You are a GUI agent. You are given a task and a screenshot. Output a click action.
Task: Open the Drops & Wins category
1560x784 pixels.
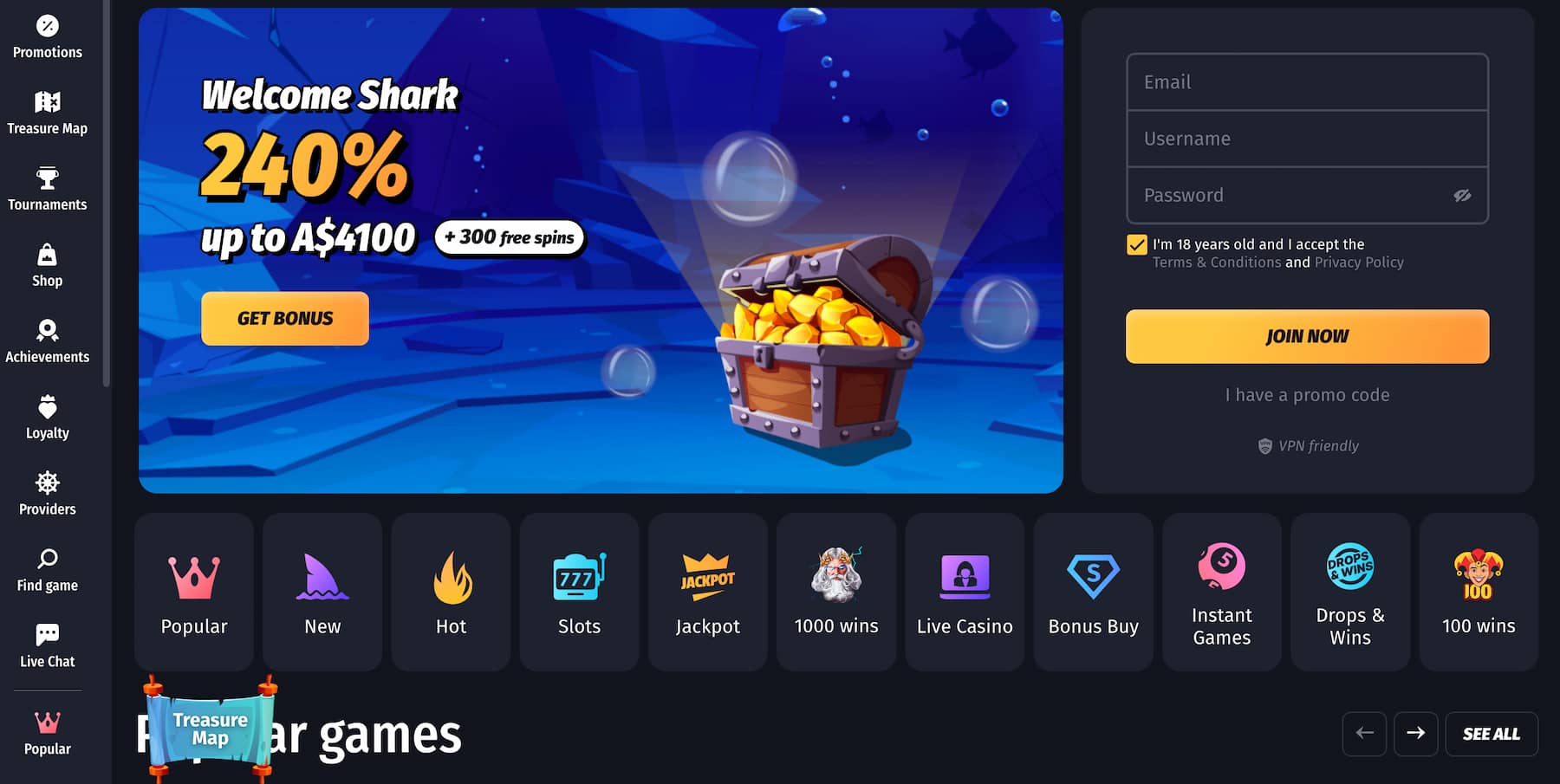1349,593
